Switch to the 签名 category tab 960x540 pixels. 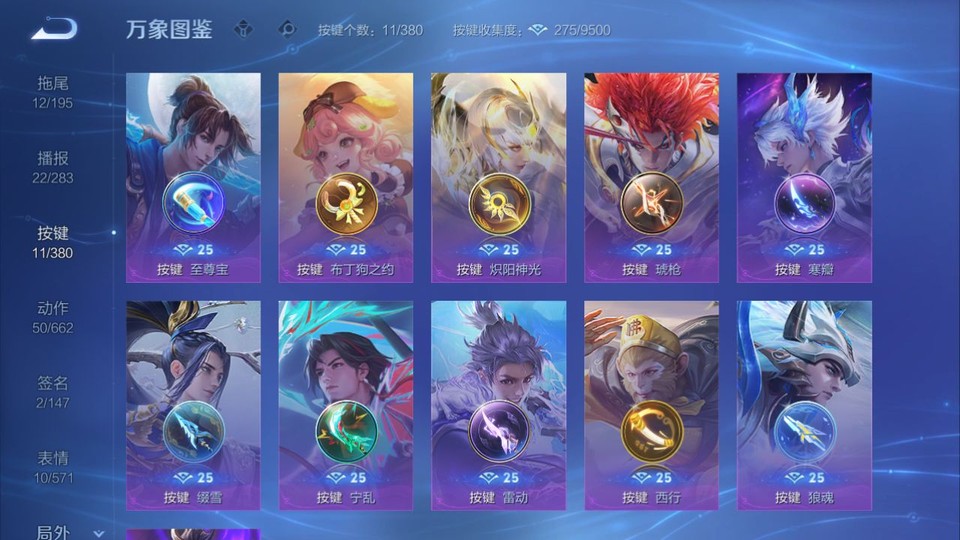pos(53,391)
